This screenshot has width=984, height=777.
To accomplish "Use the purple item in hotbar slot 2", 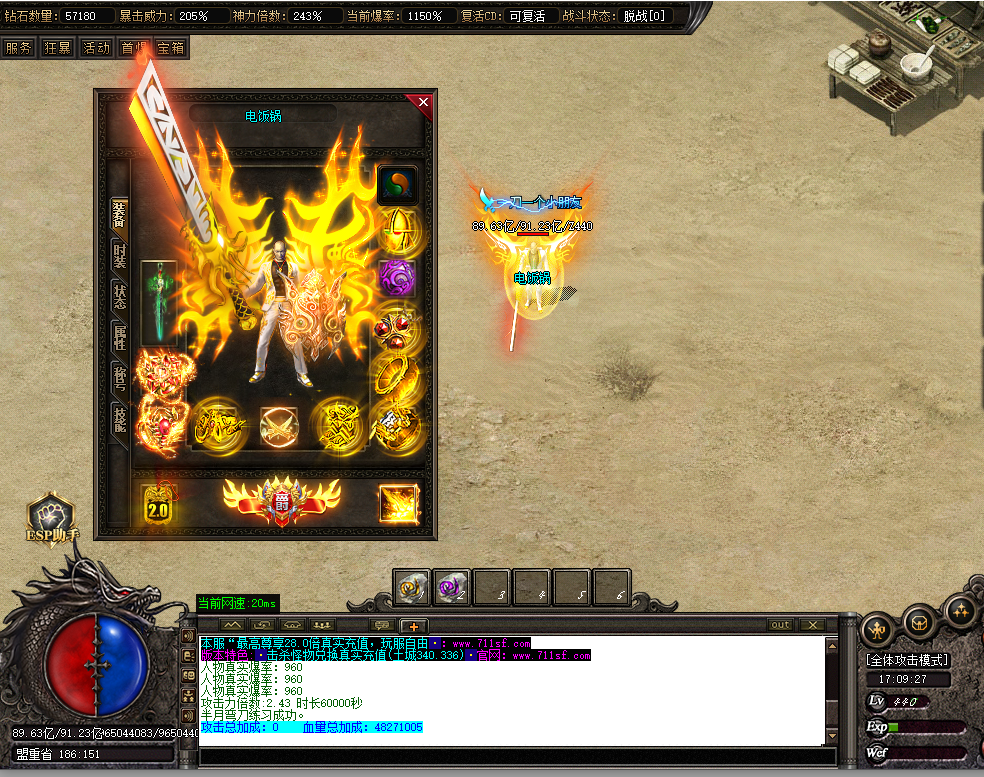I will pos(452,587).
